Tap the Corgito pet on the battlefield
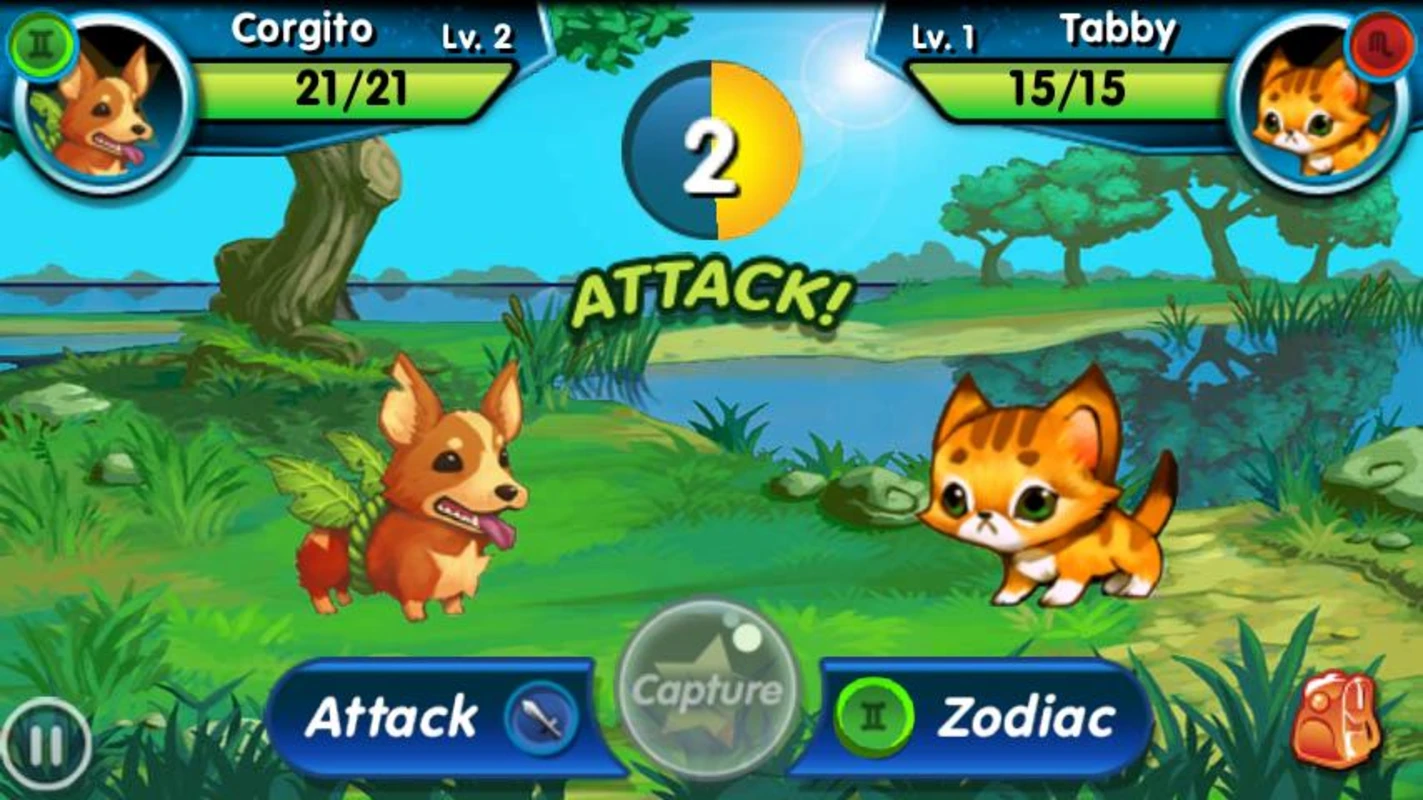 click(420, 500)
